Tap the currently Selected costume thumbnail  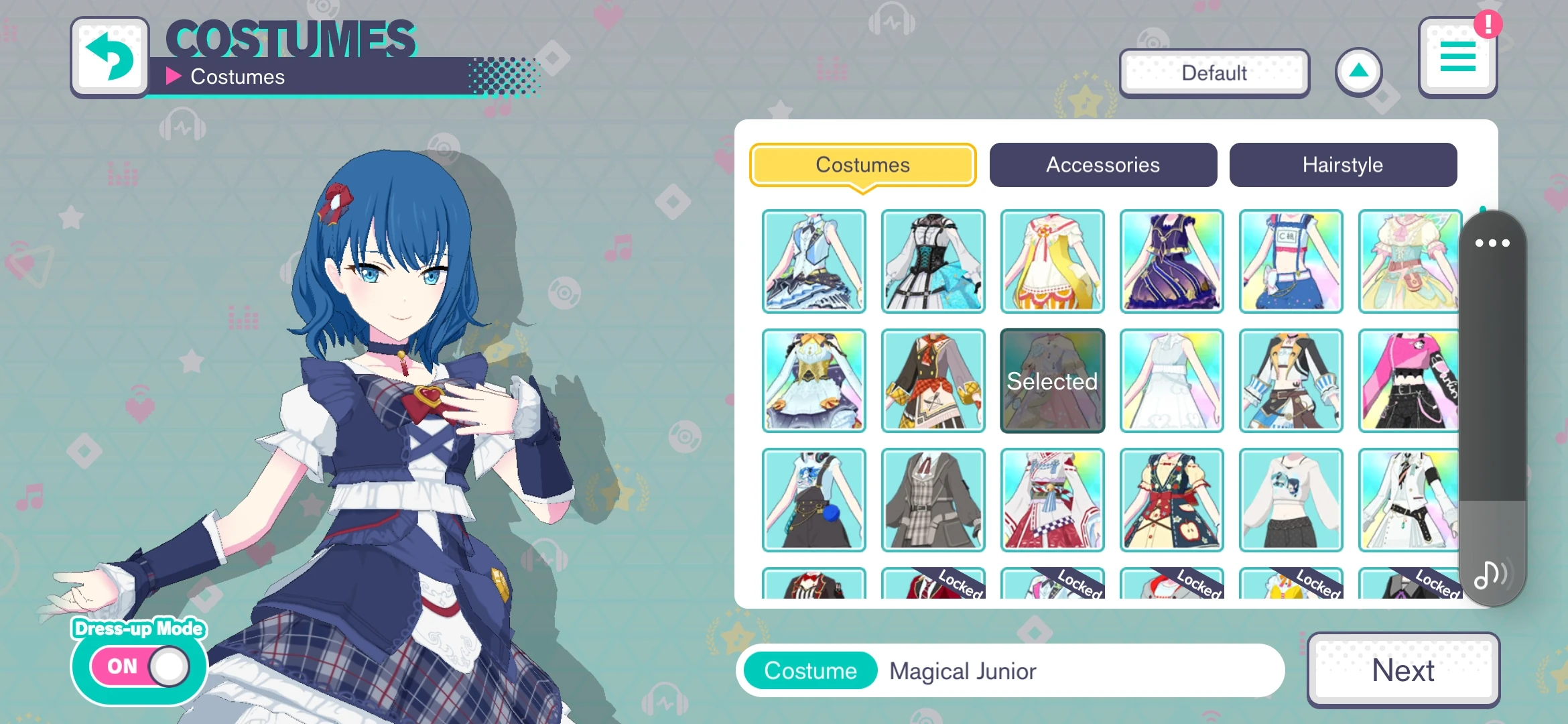[x=1052, y=381]
